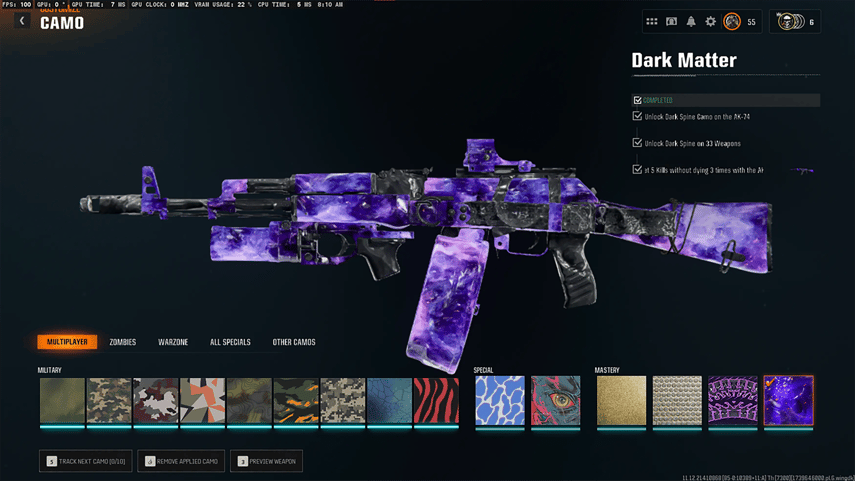Screen dimensions: 855x481
Task: Pick the orange and grey geometric camo
Action: (x=202, y=400)
